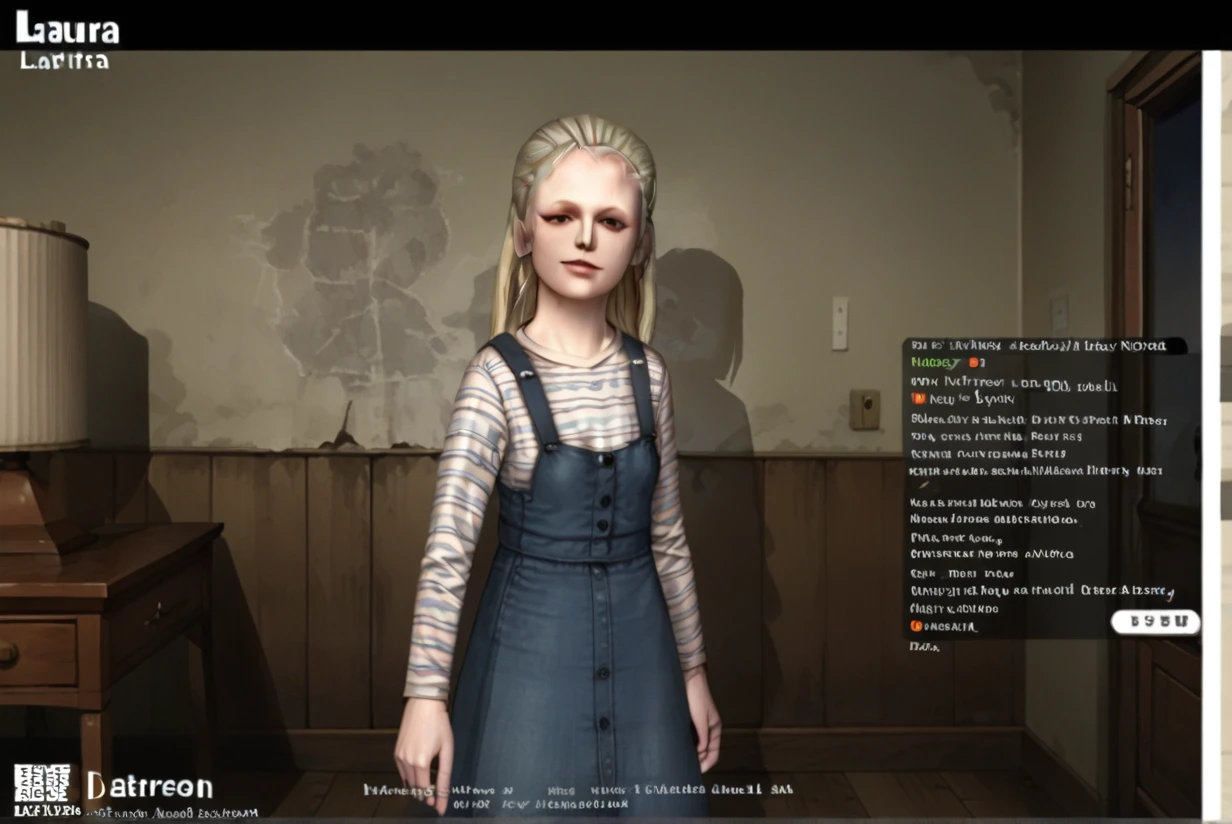Open the Datrreon logo link
Viewport: 1232px width, 824px height.
(150, 786)
